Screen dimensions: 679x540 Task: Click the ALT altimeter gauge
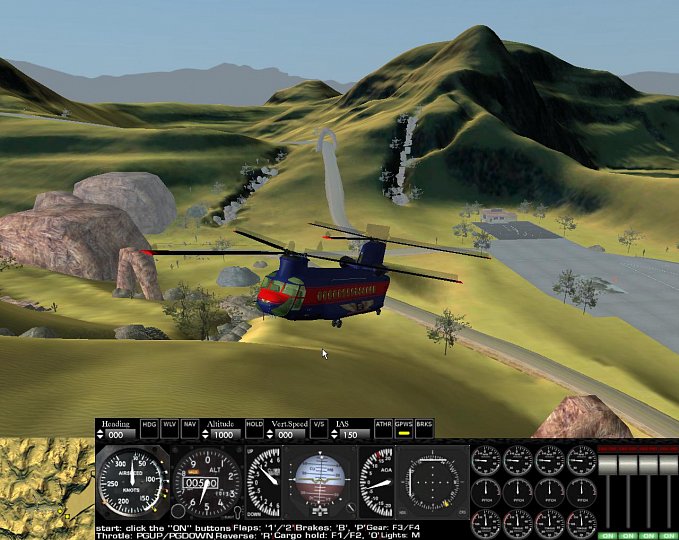[x=206, y=482]
